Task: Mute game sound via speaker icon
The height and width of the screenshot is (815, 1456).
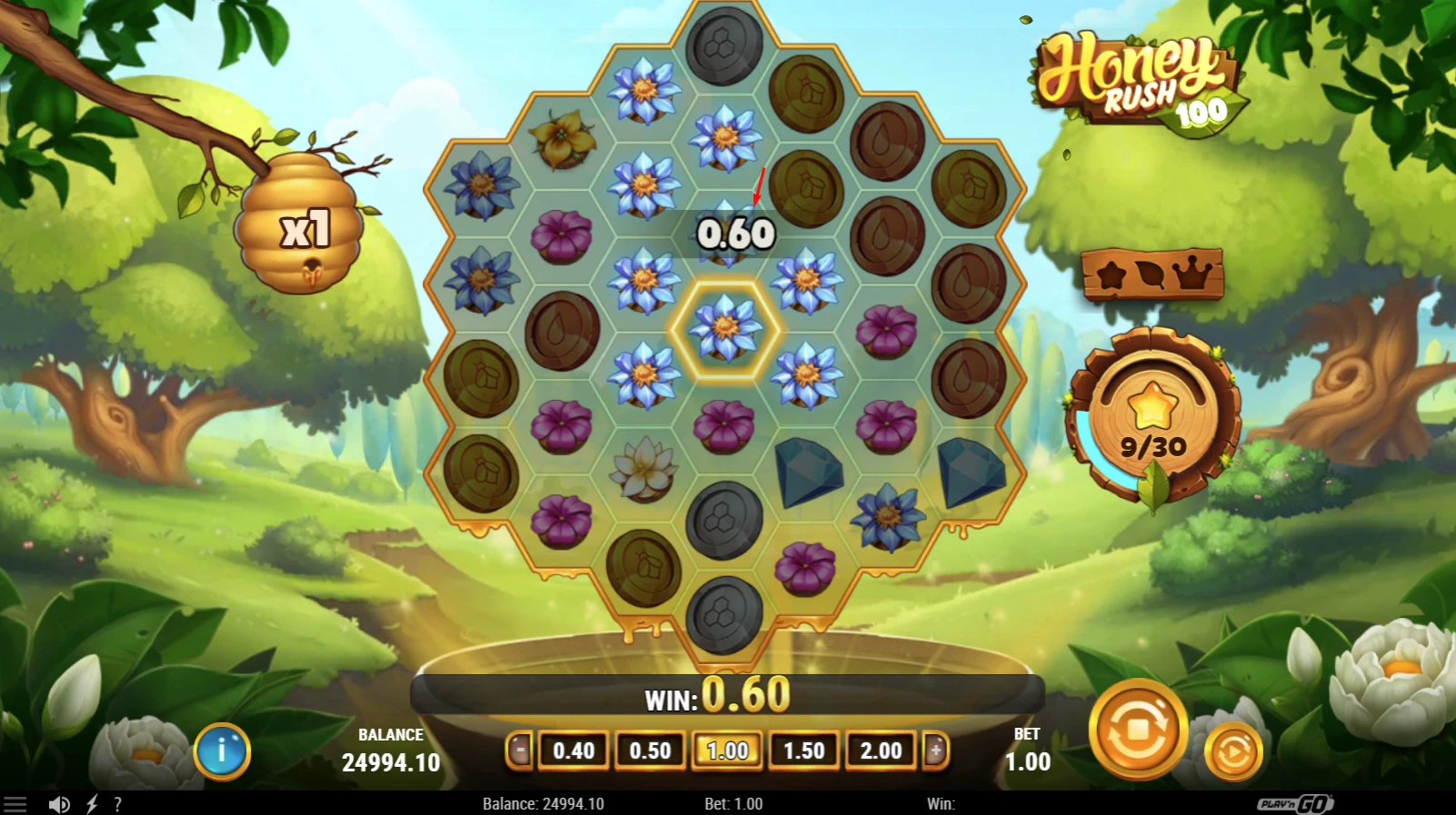Action: point(60,803)
